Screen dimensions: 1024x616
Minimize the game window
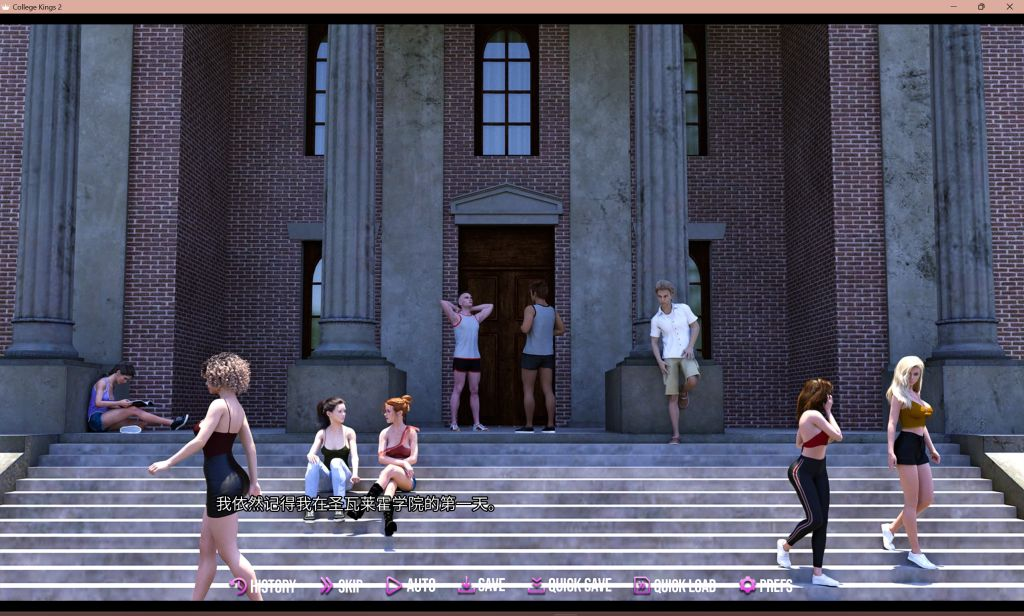[x=952, y=6]
